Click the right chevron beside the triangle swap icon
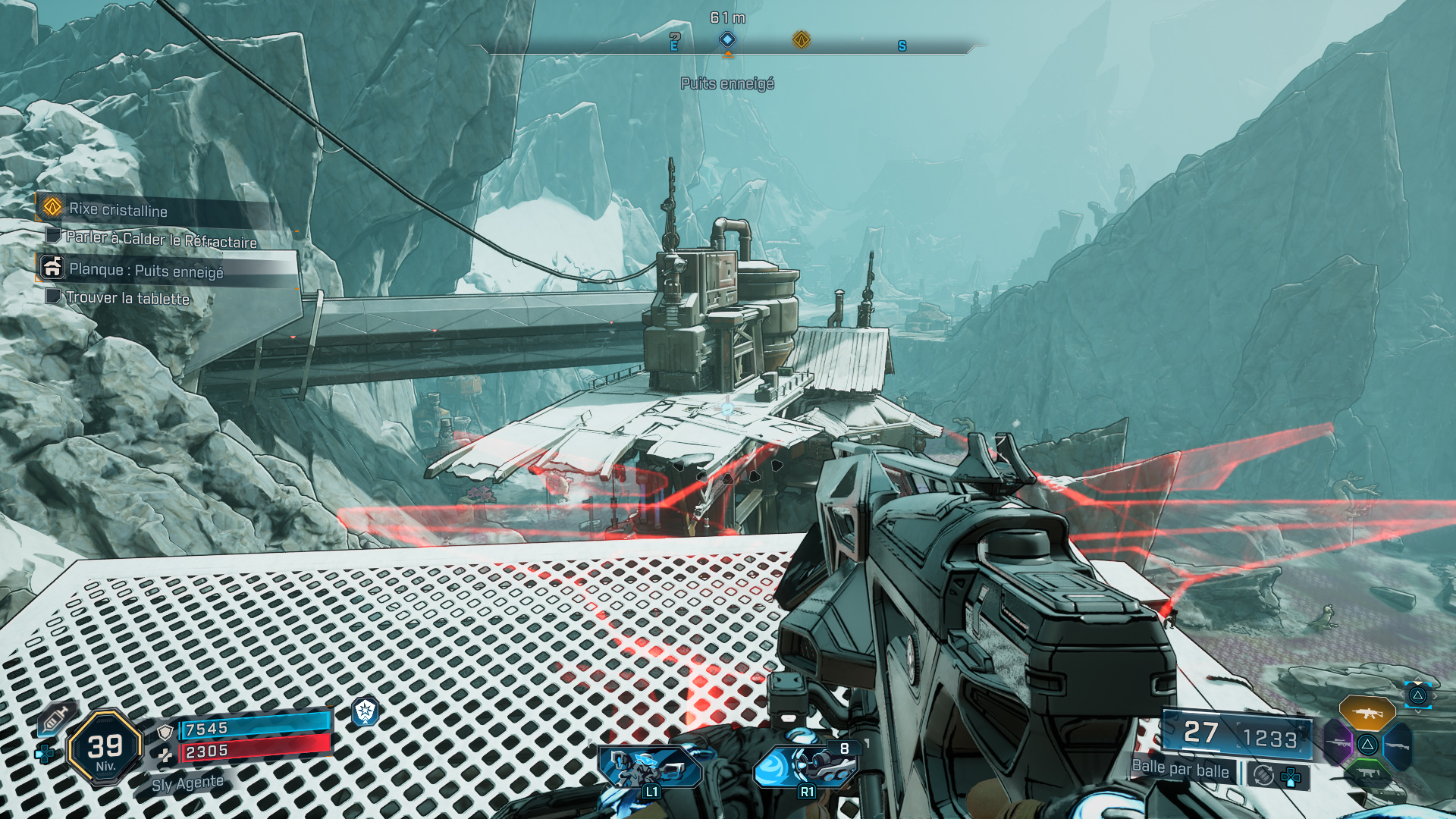 click(1436, 696)
